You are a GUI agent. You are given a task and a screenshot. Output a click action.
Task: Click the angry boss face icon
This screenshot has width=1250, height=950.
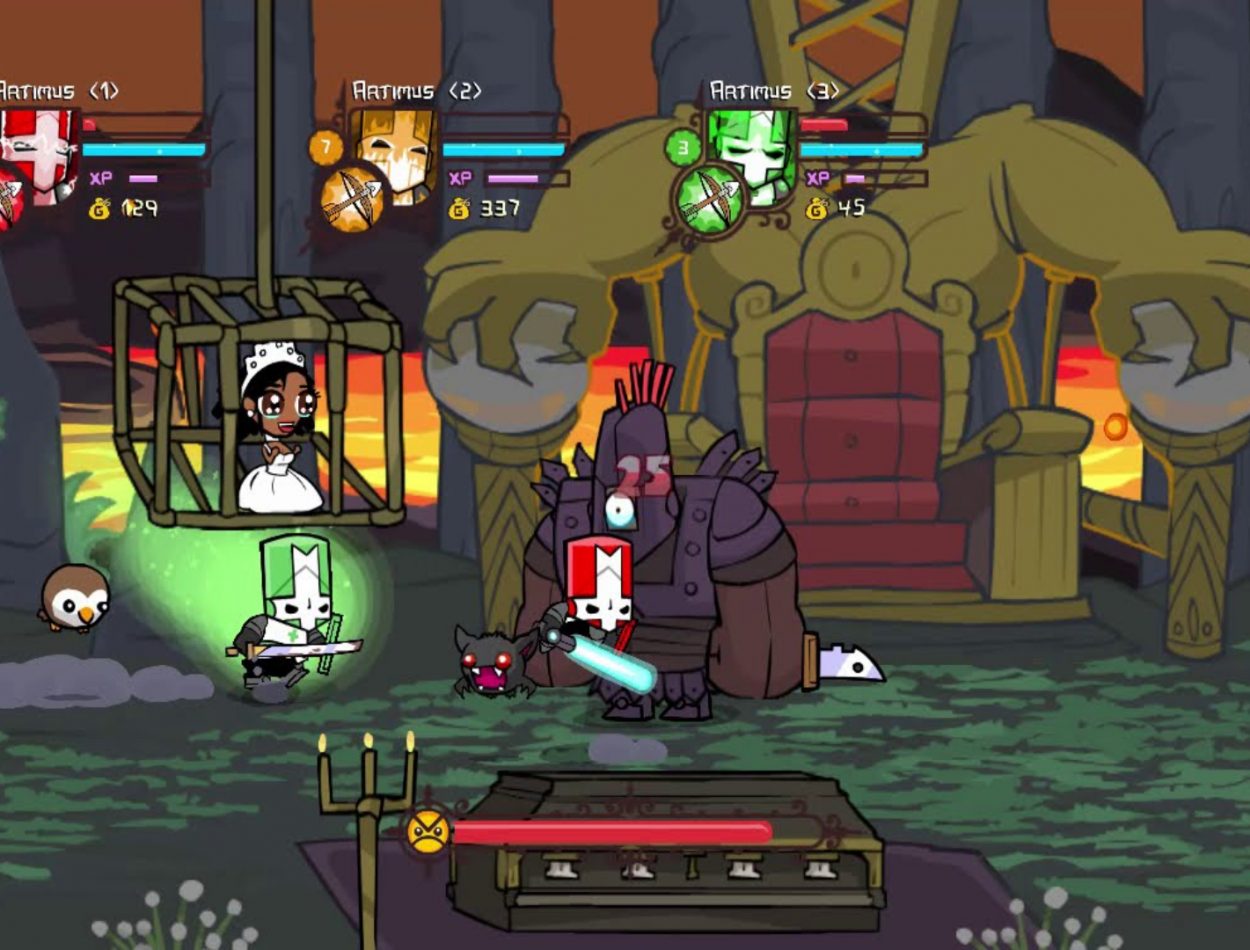click(x=427, y=832)
